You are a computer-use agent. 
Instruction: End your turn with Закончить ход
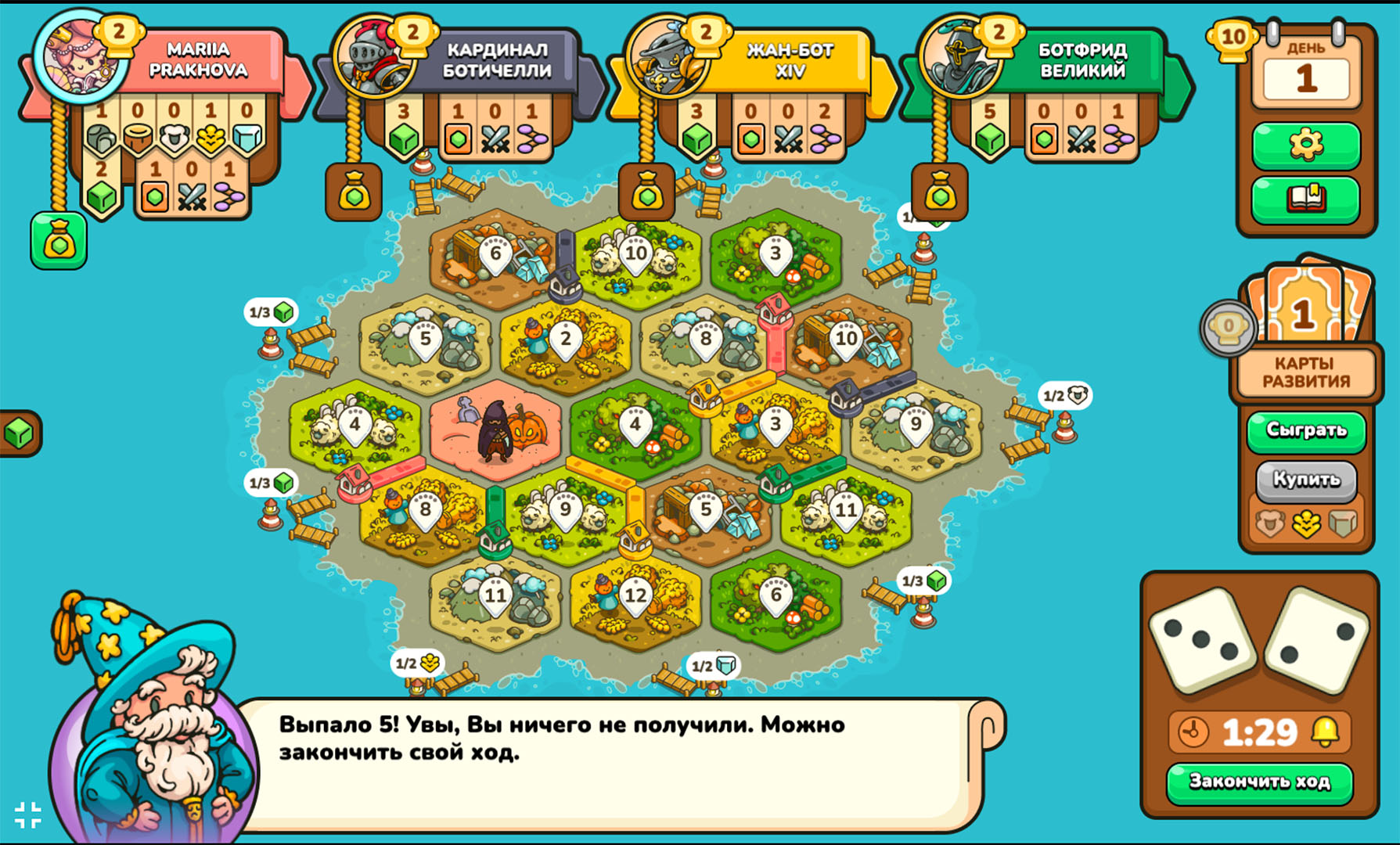tap(1259, 782)
